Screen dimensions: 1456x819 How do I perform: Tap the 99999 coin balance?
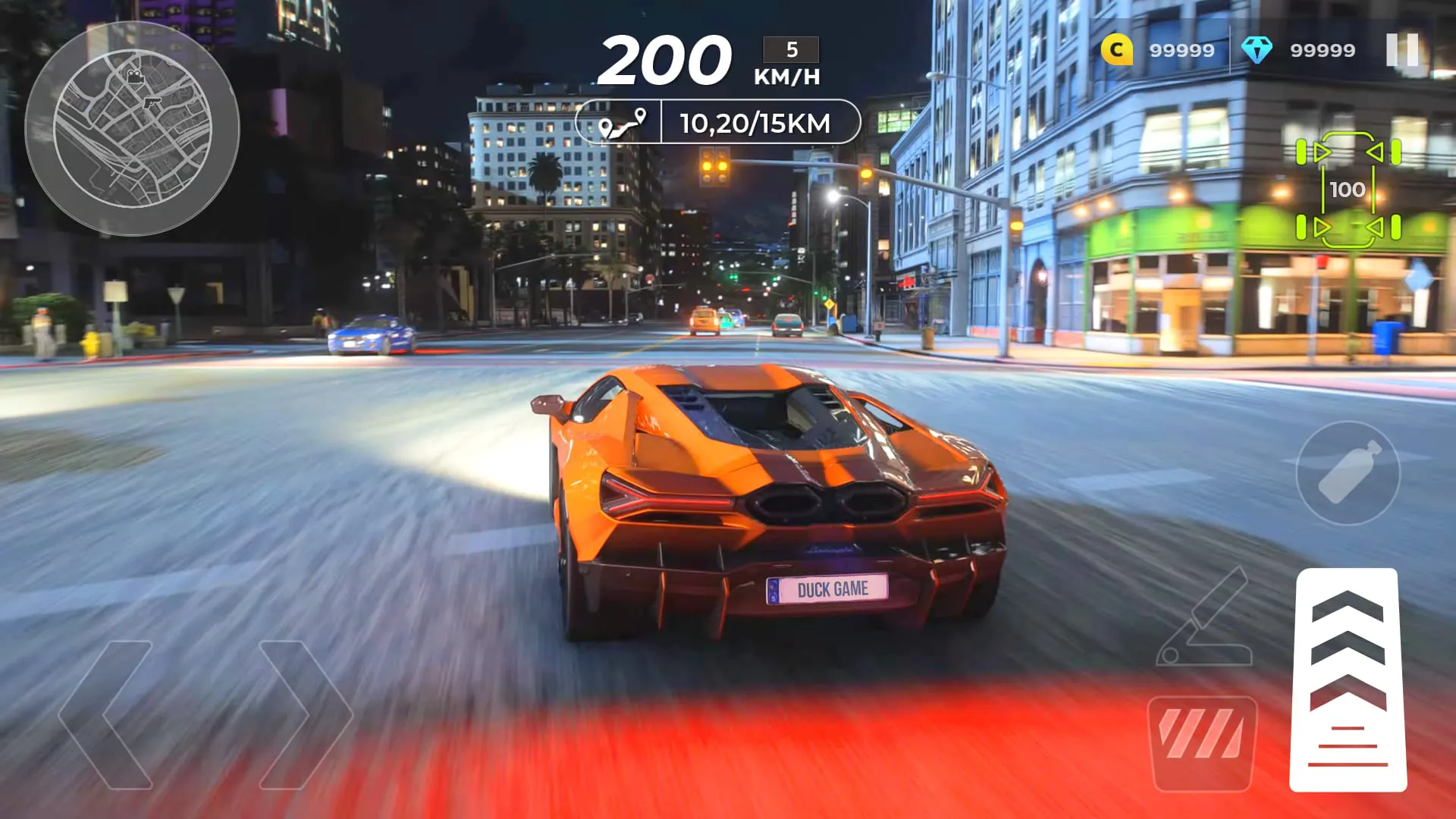(1180, 50)
